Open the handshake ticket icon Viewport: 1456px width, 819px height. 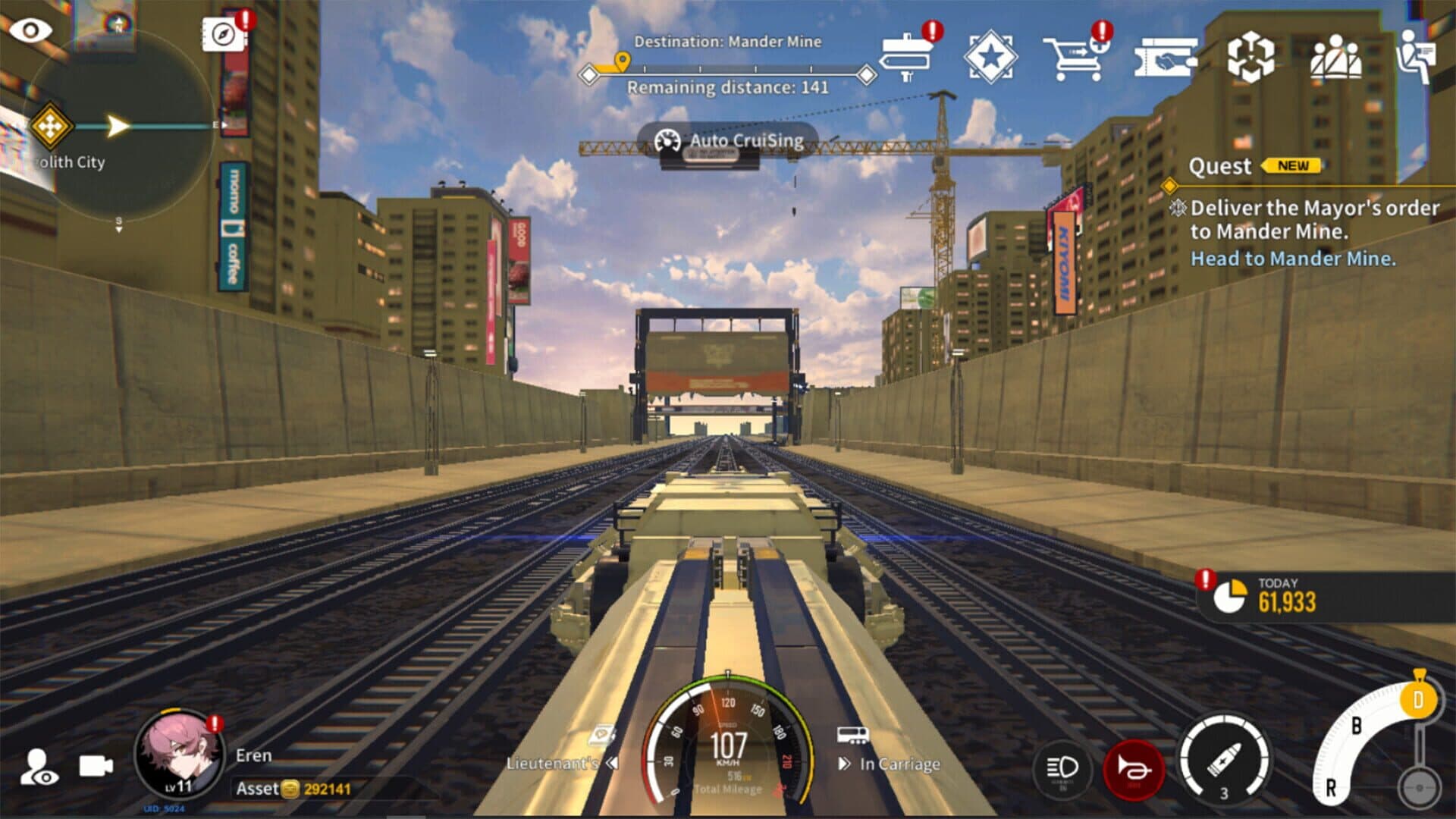tap(1166, 58)
